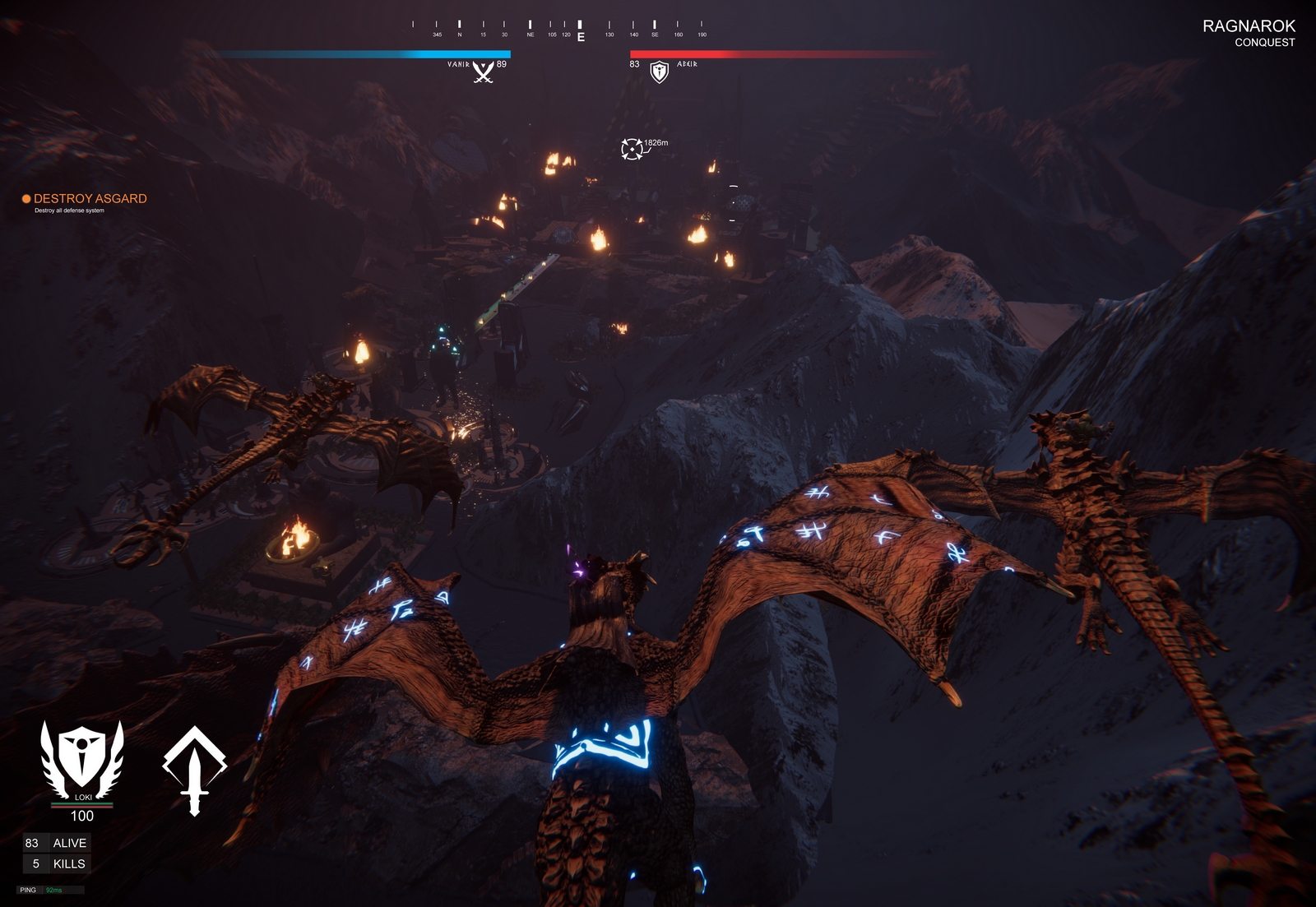Toggle the PING display indicator

tap(27, 888)
